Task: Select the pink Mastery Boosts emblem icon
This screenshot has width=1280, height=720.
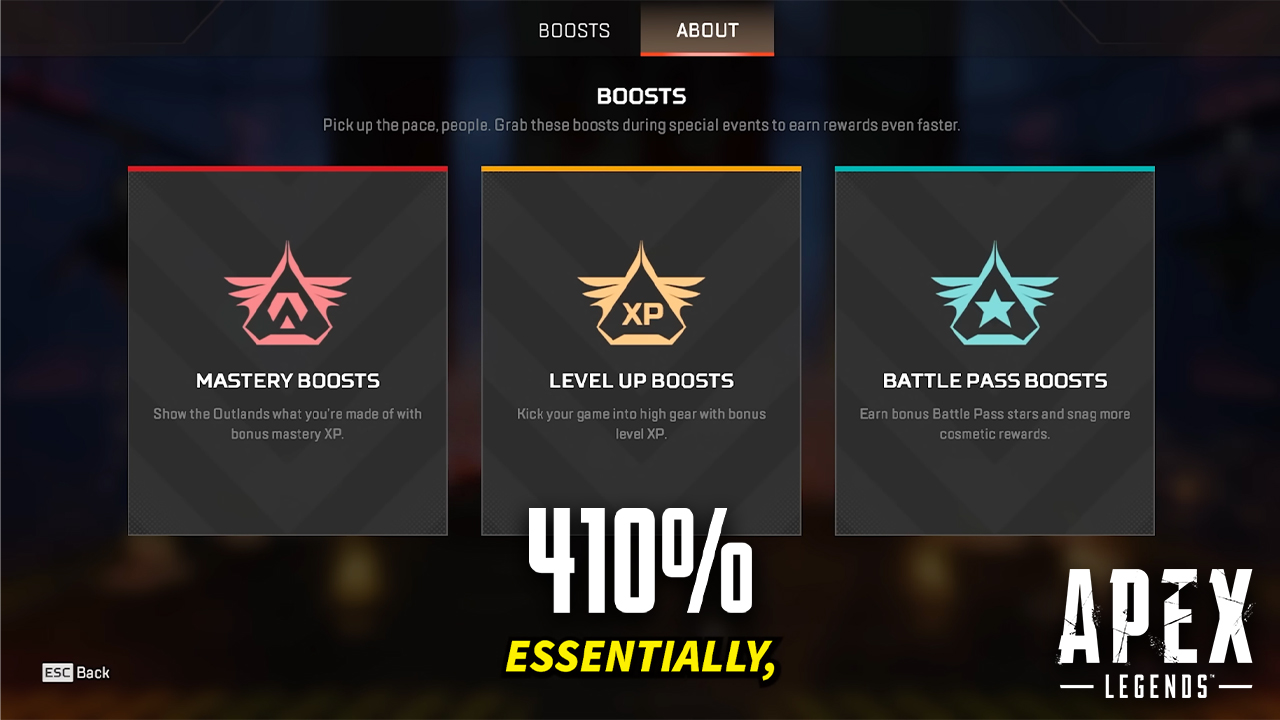Action: [288, 290]
